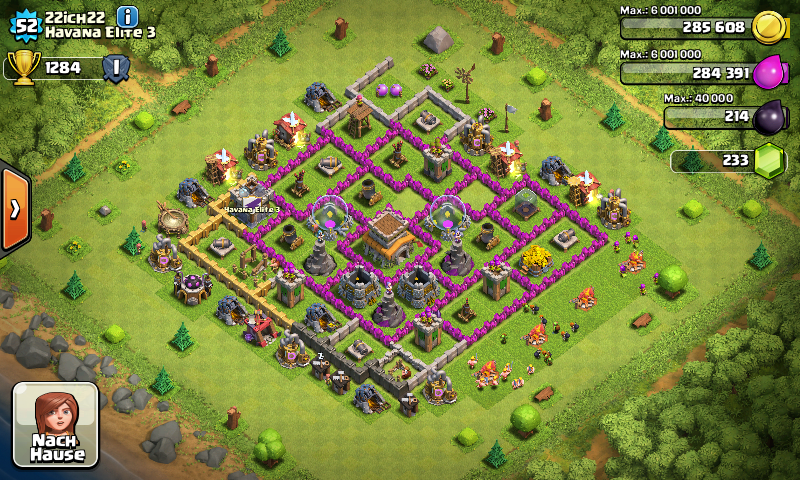Tap the green gem icon
Viewport: 800px width, 480px height.
coord(768,161)
